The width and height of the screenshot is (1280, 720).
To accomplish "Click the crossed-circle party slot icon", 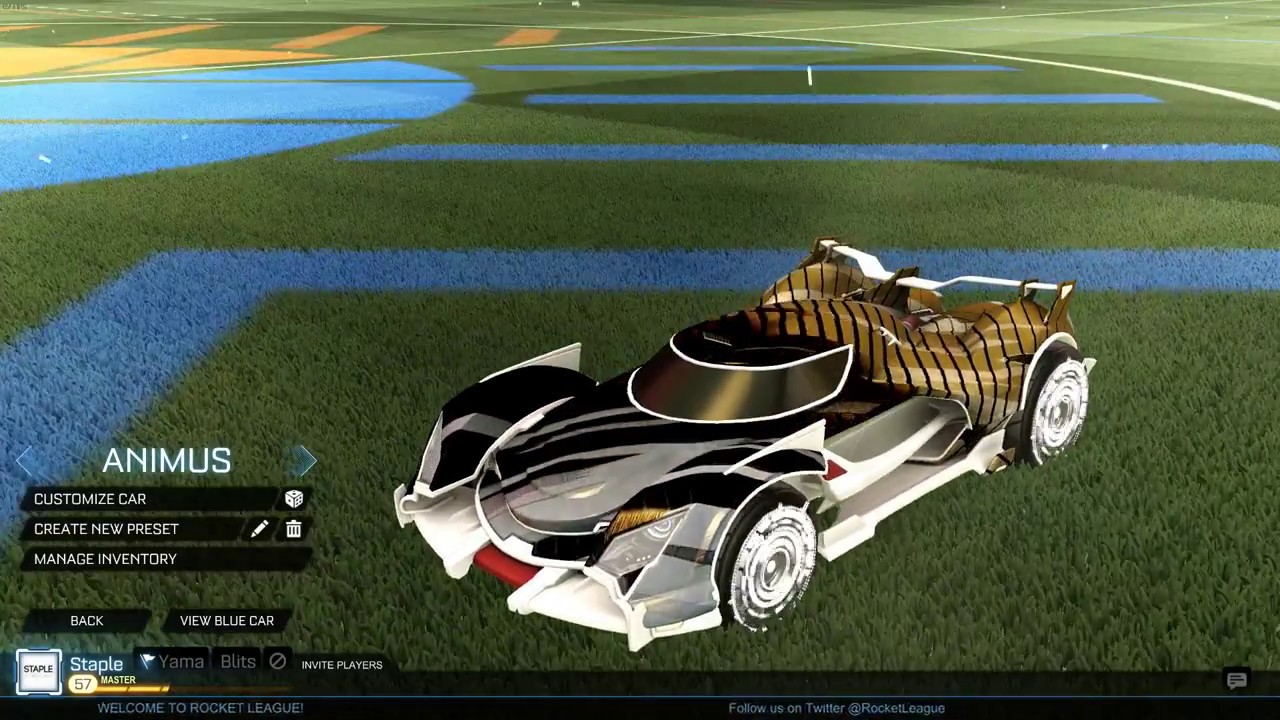I will click(278, 661).
